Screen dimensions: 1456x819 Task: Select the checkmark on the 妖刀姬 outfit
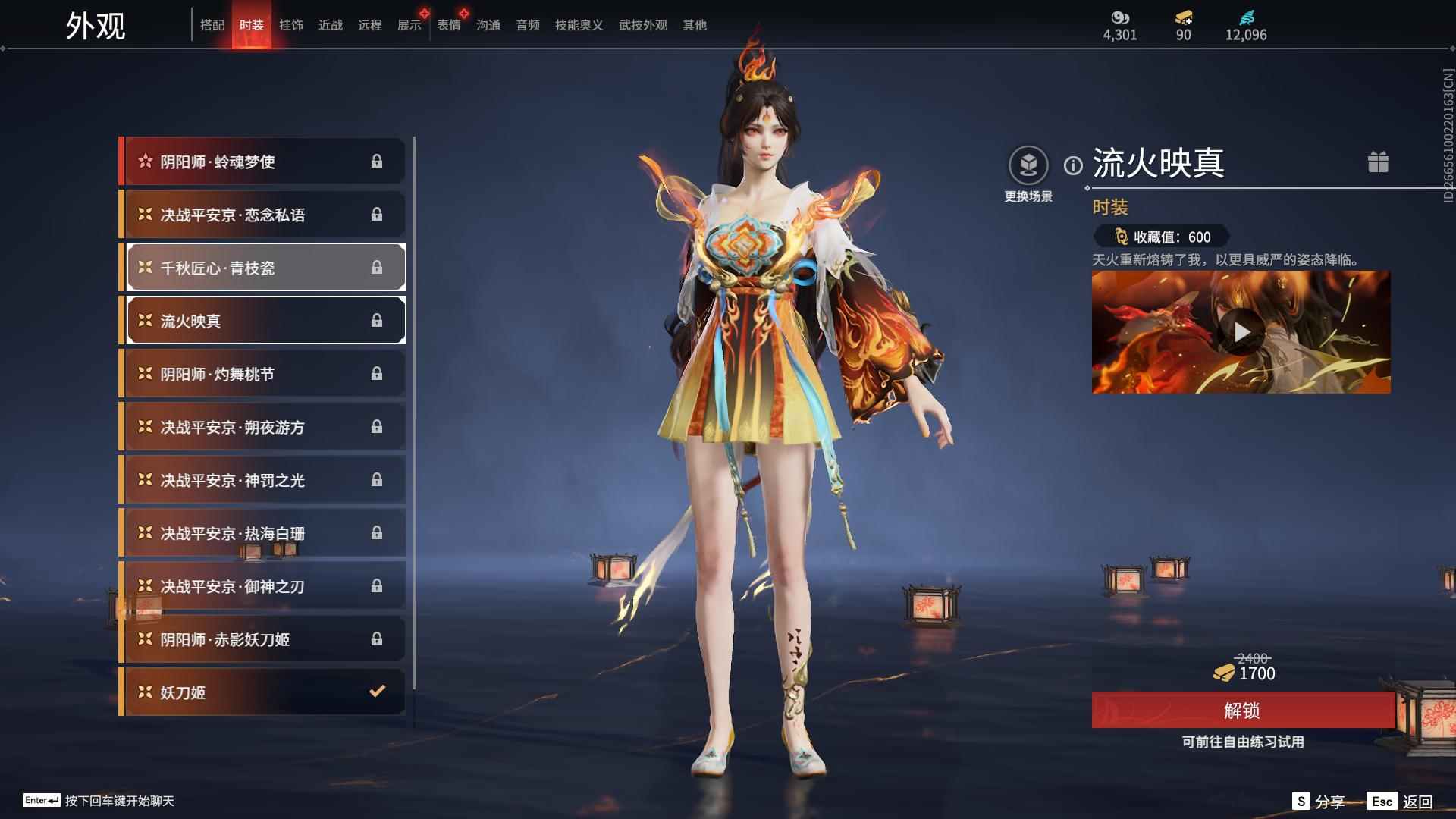pyautogui.click(x=377, y=692)
